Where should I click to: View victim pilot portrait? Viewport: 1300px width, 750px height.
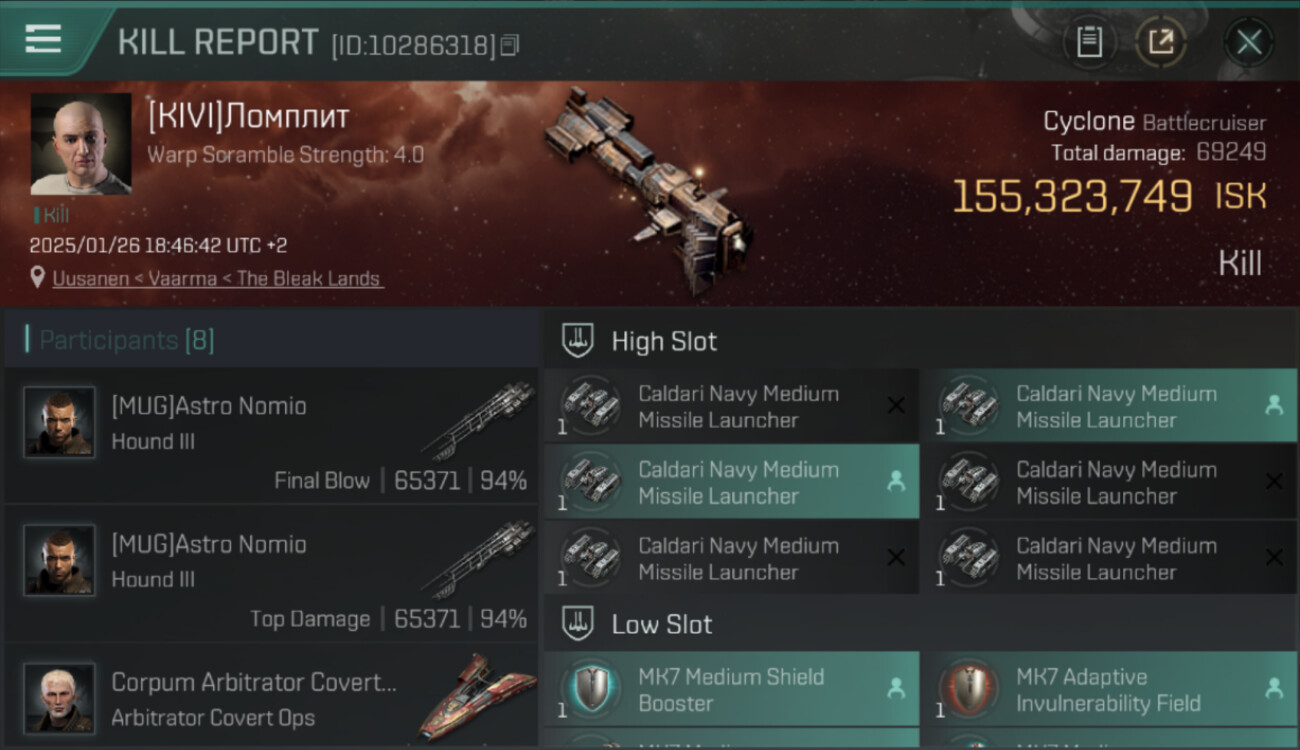click(81, 144)
